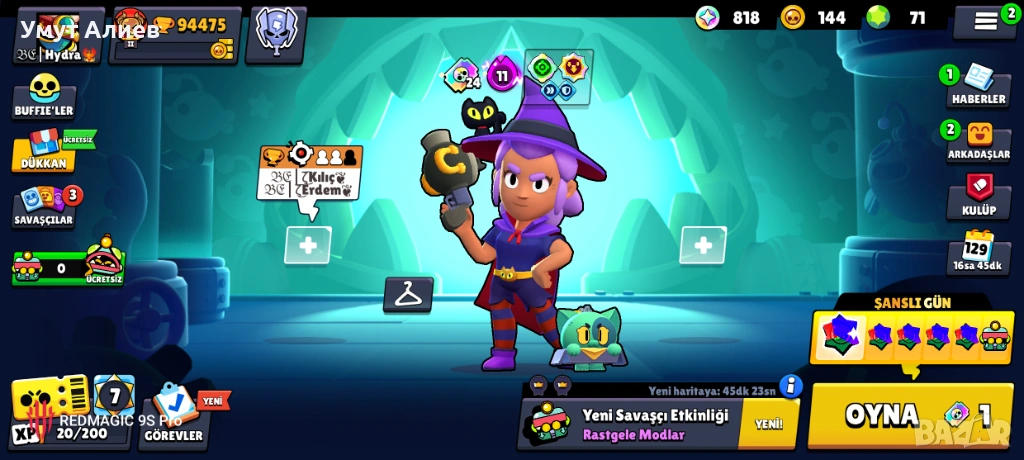This screenshot has width=1024, height=460.
Task: Claim the free Ücretsiz chest offer
Action: [x=67, y=265]
